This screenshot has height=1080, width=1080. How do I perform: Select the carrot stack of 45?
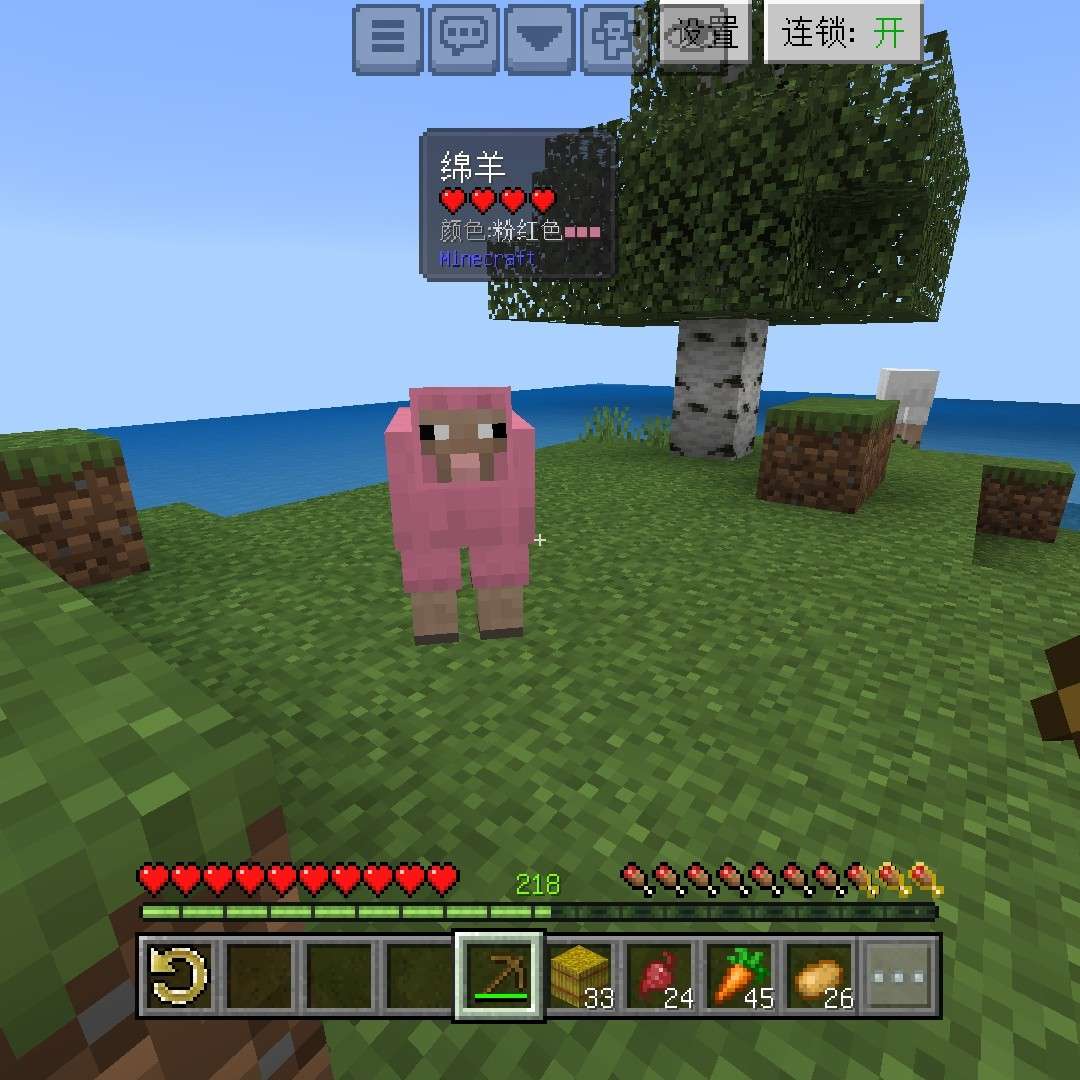(741, 976)
